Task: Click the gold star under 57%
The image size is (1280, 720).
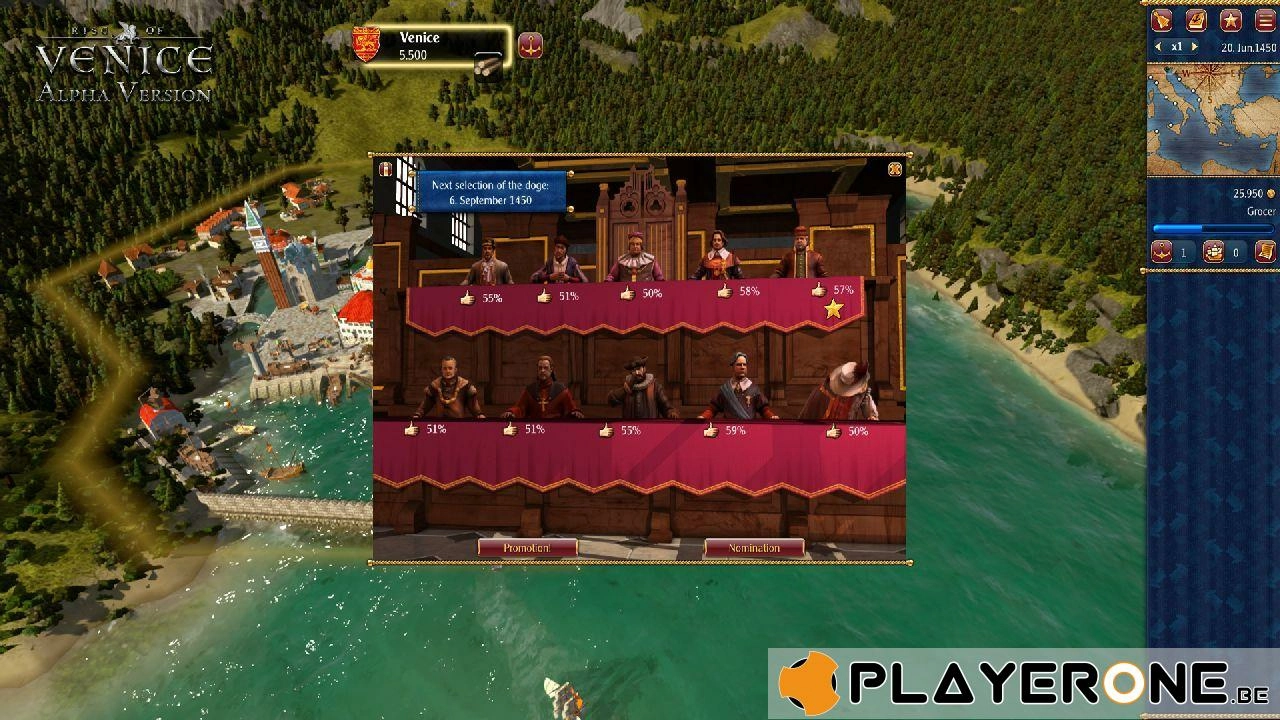Action: point(834,310)
